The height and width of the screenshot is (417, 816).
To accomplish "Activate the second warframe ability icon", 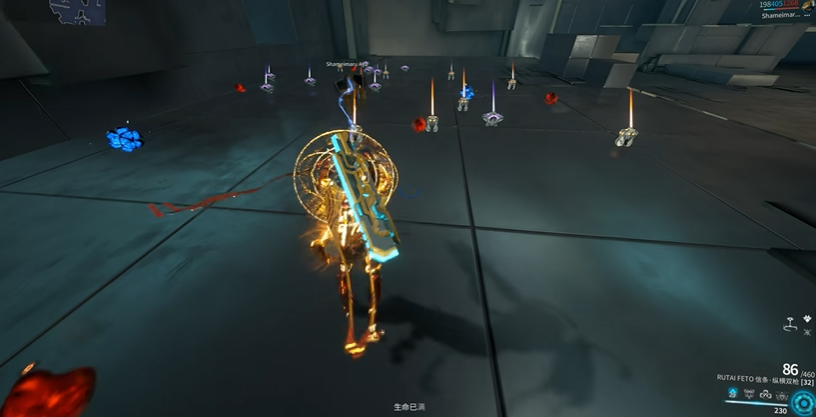I will (x=749, y=394).
